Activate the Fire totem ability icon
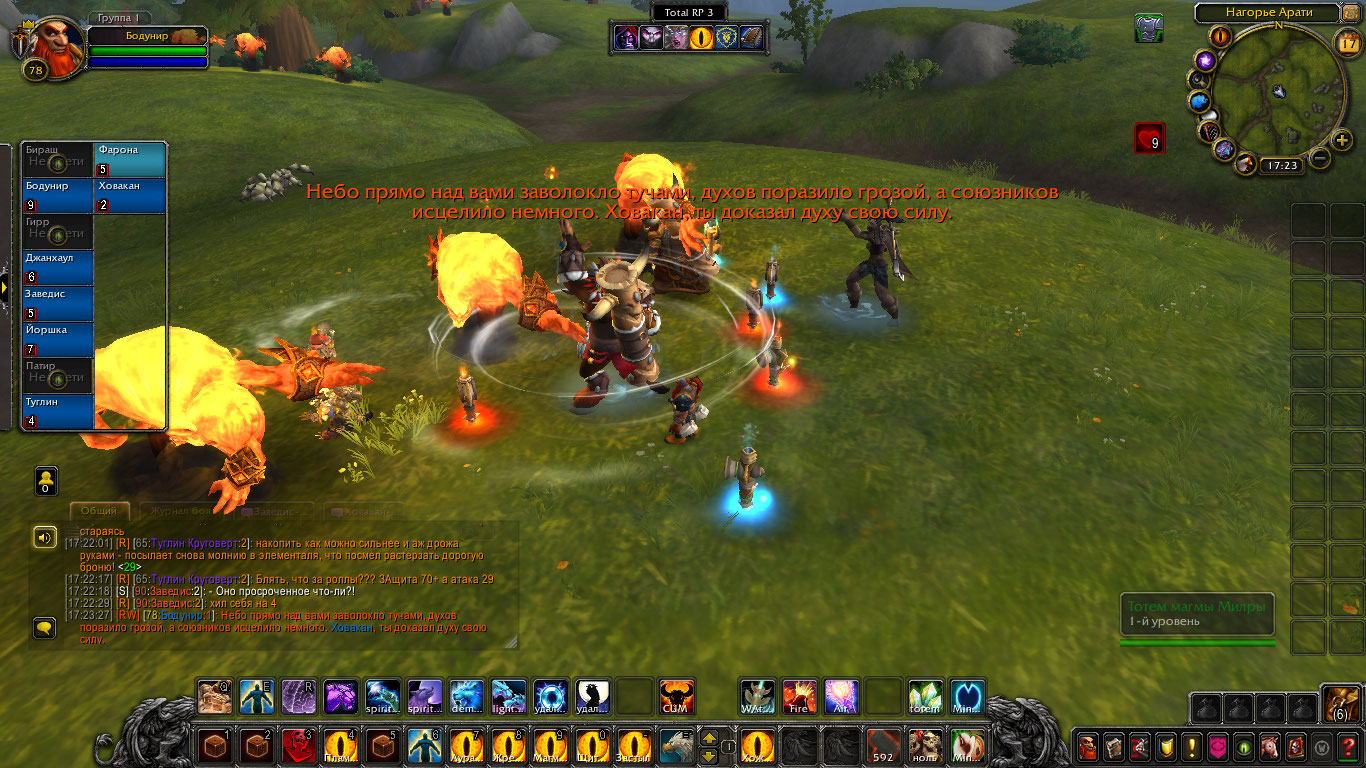Screen dimensions: 1366x768 [x=799, y=696]
